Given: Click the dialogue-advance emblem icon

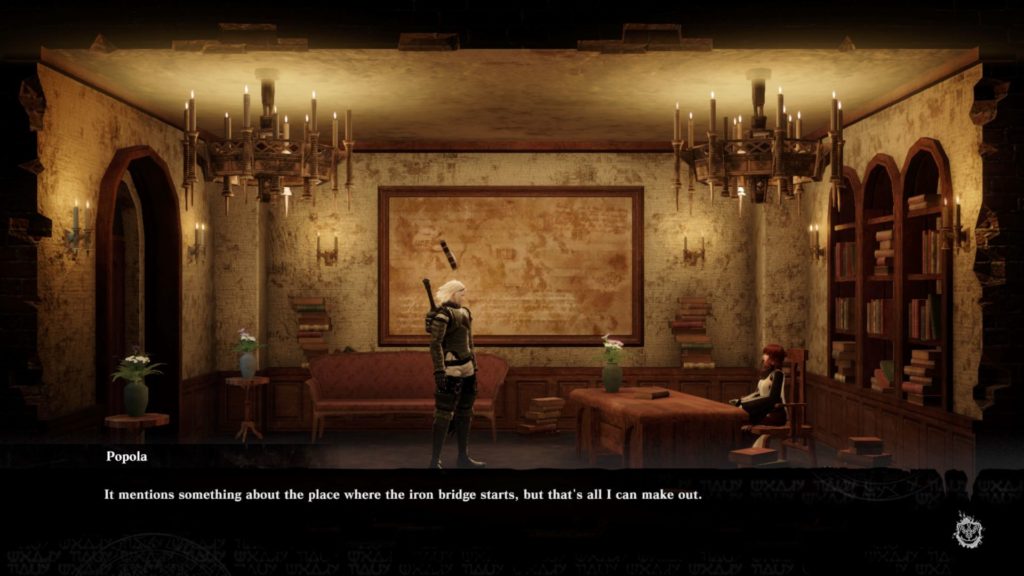Looking at the screenshot, I should (967, 529).
